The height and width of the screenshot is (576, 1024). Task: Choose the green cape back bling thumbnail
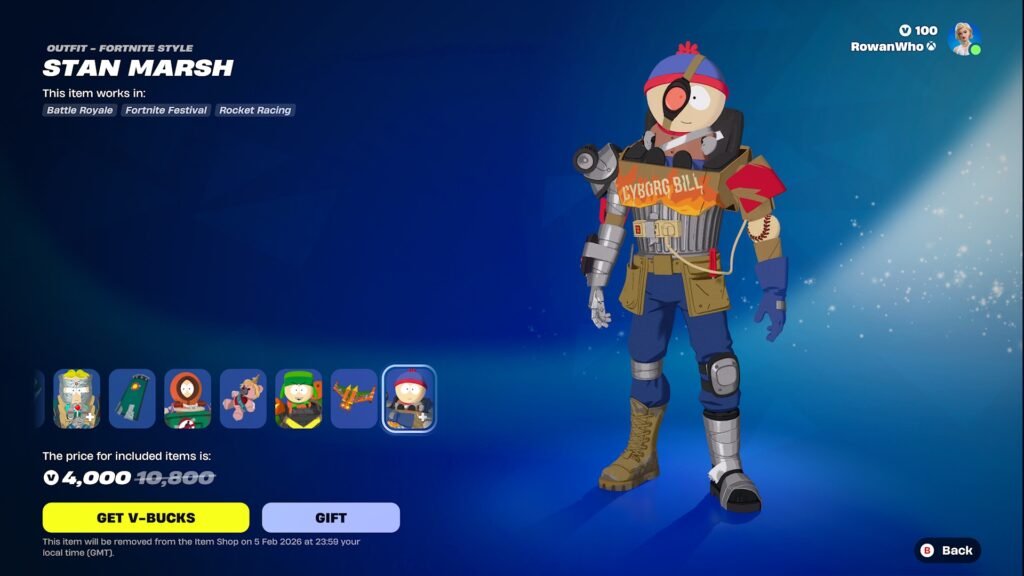click(132, 399)
